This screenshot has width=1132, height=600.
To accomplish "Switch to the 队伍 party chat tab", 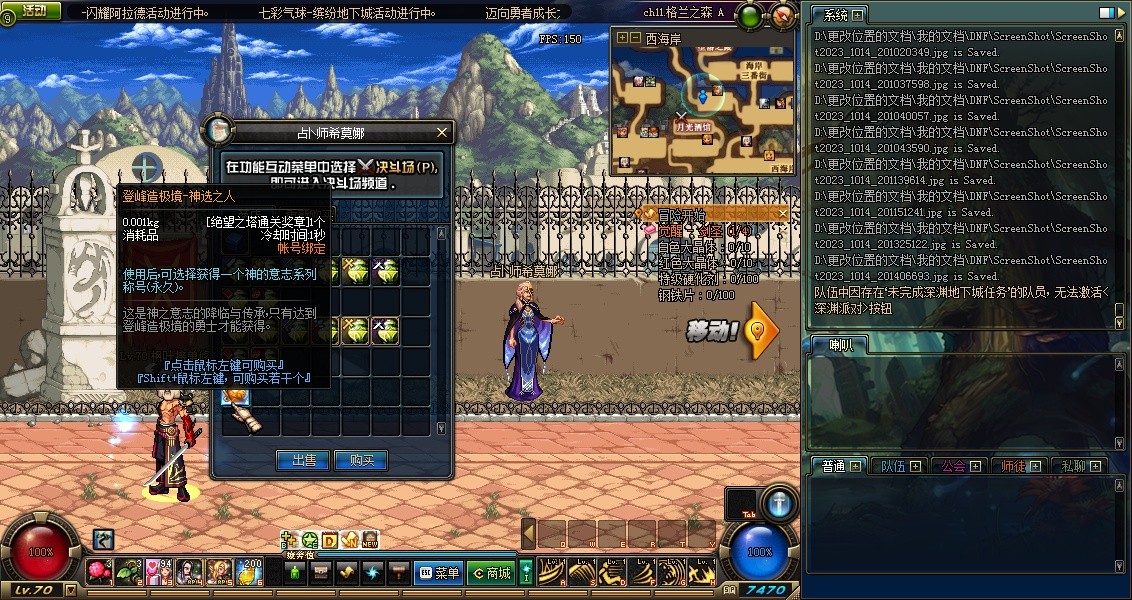I will click(x=892, y=466).
